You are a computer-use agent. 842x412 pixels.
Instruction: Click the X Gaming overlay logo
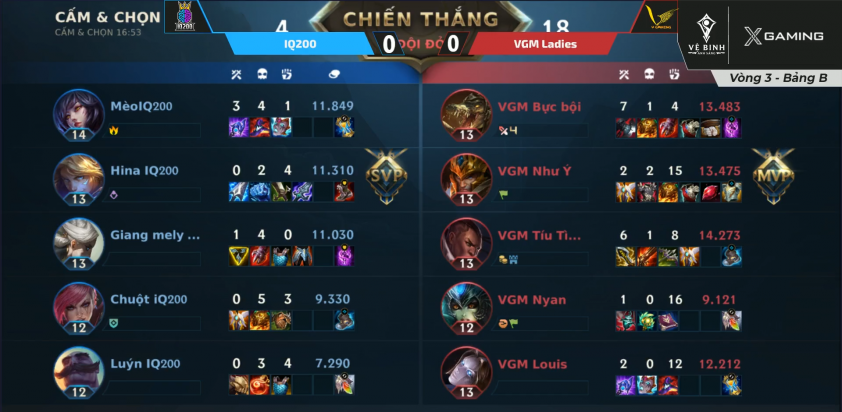point(785,37)
